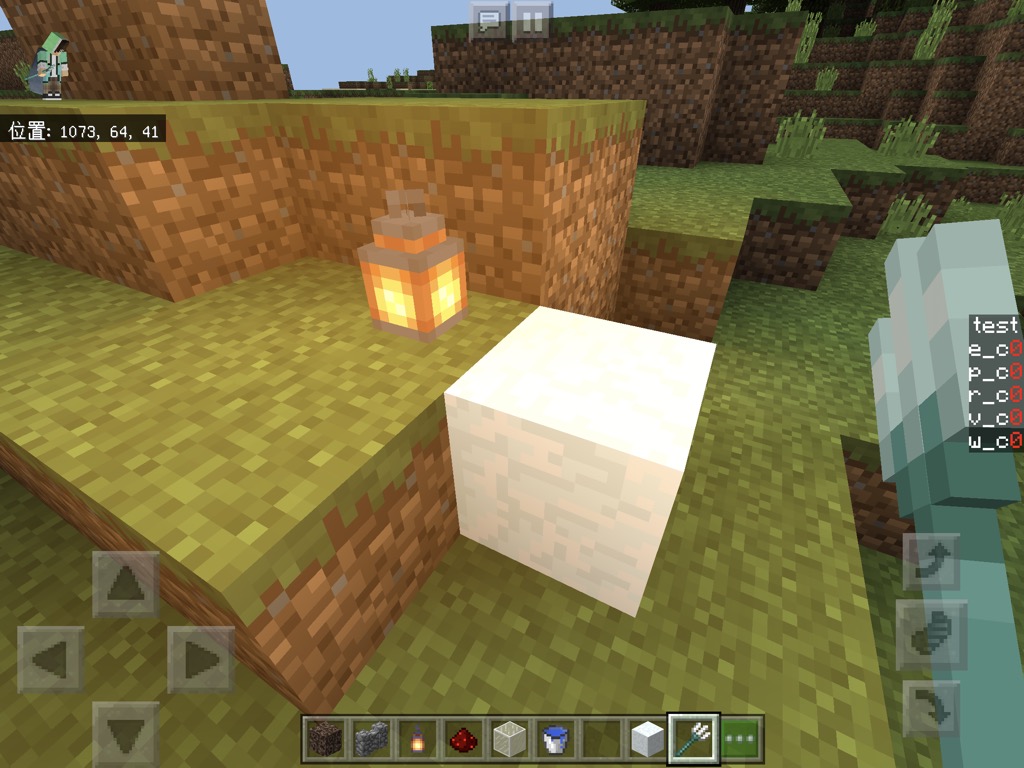The width and height of the screenshot is (1024, 768).
Task: Choose the lantern in the hotbar
Action: [415, 739]
